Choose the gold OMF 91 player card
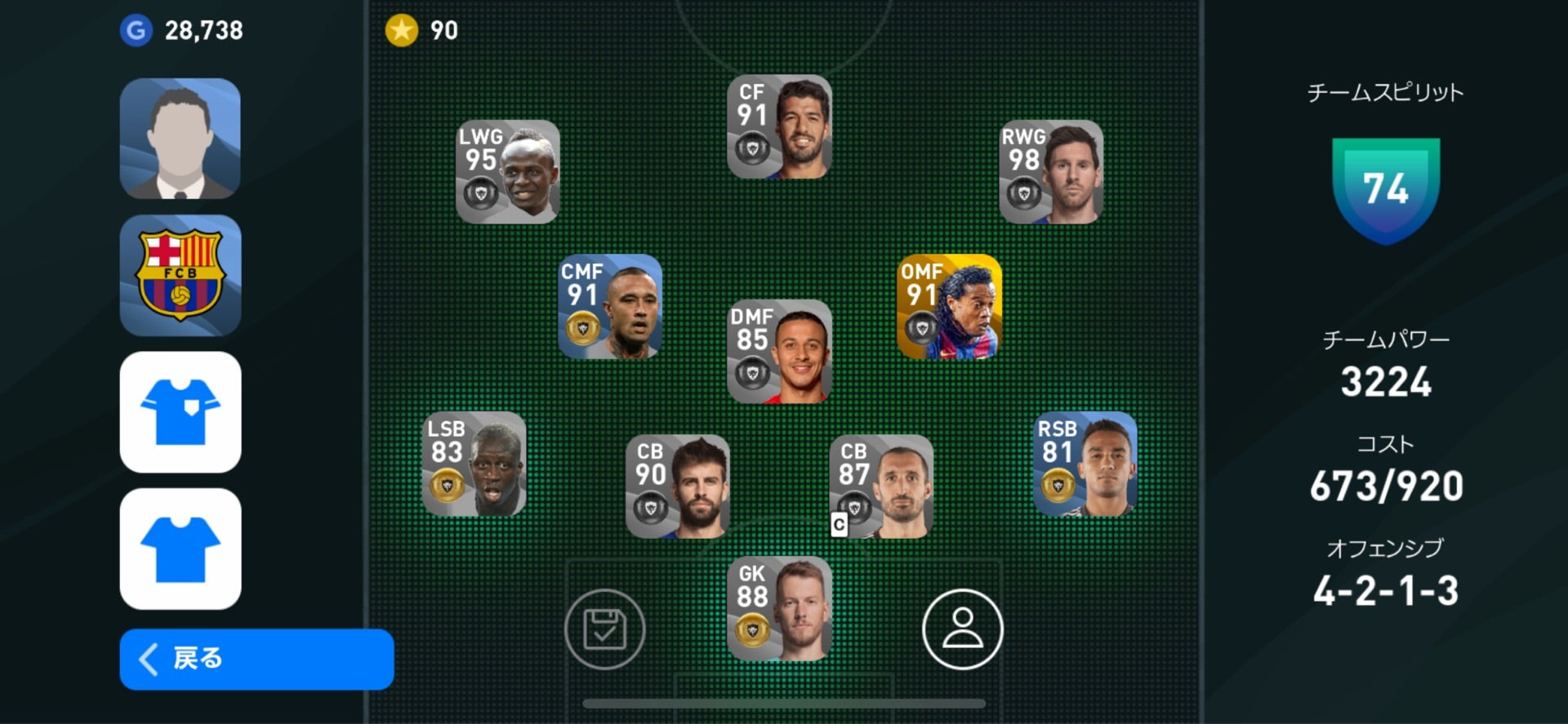The image size is (1568, 724). pos(949,307)
